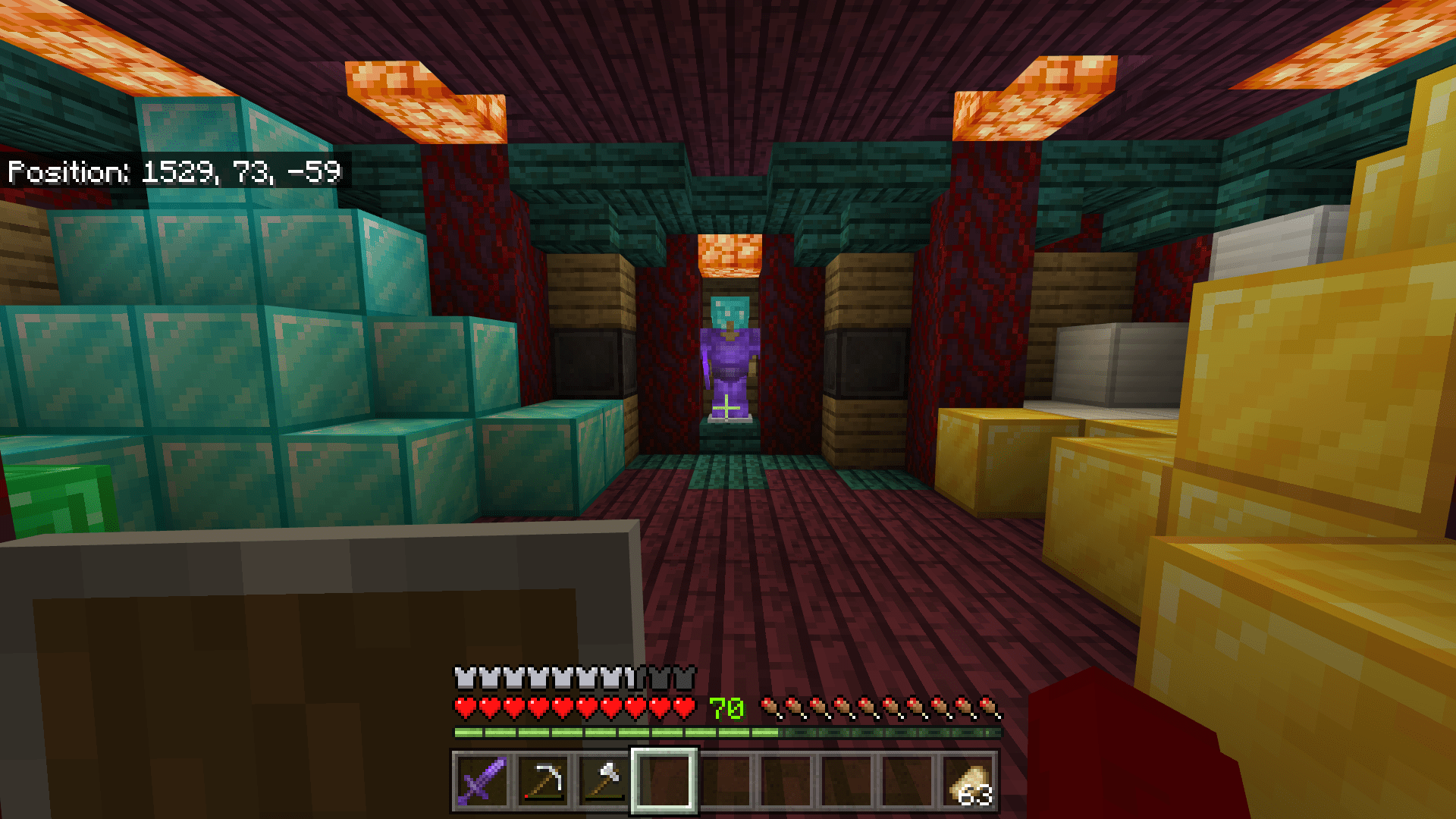Select the iron axe in hotbar slot 3
1456x819 pixels.
603,784
